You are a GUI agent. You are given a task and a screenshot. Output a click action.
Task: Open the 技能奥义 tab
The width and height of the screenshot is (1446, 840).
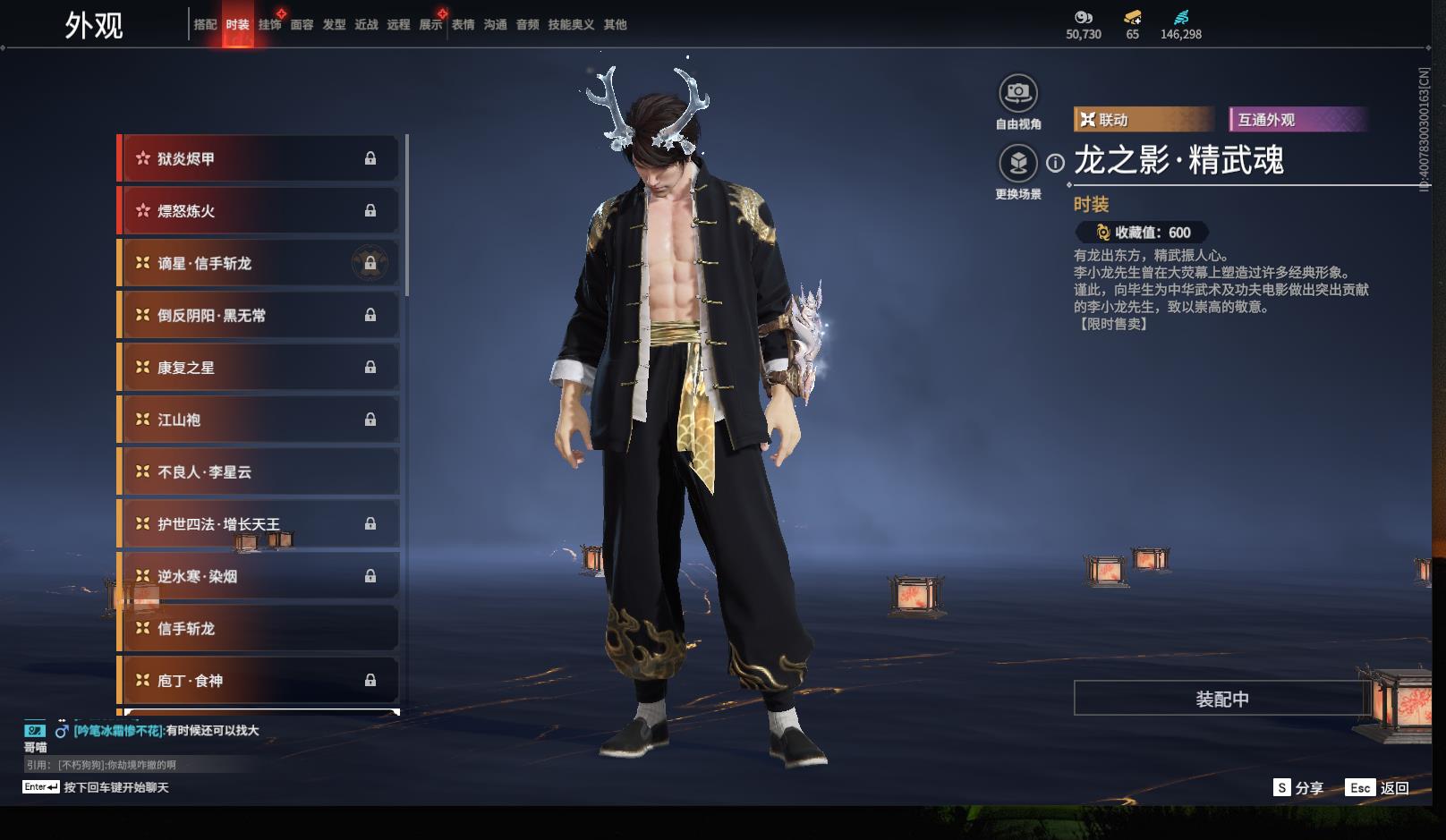tap(571, 25)
